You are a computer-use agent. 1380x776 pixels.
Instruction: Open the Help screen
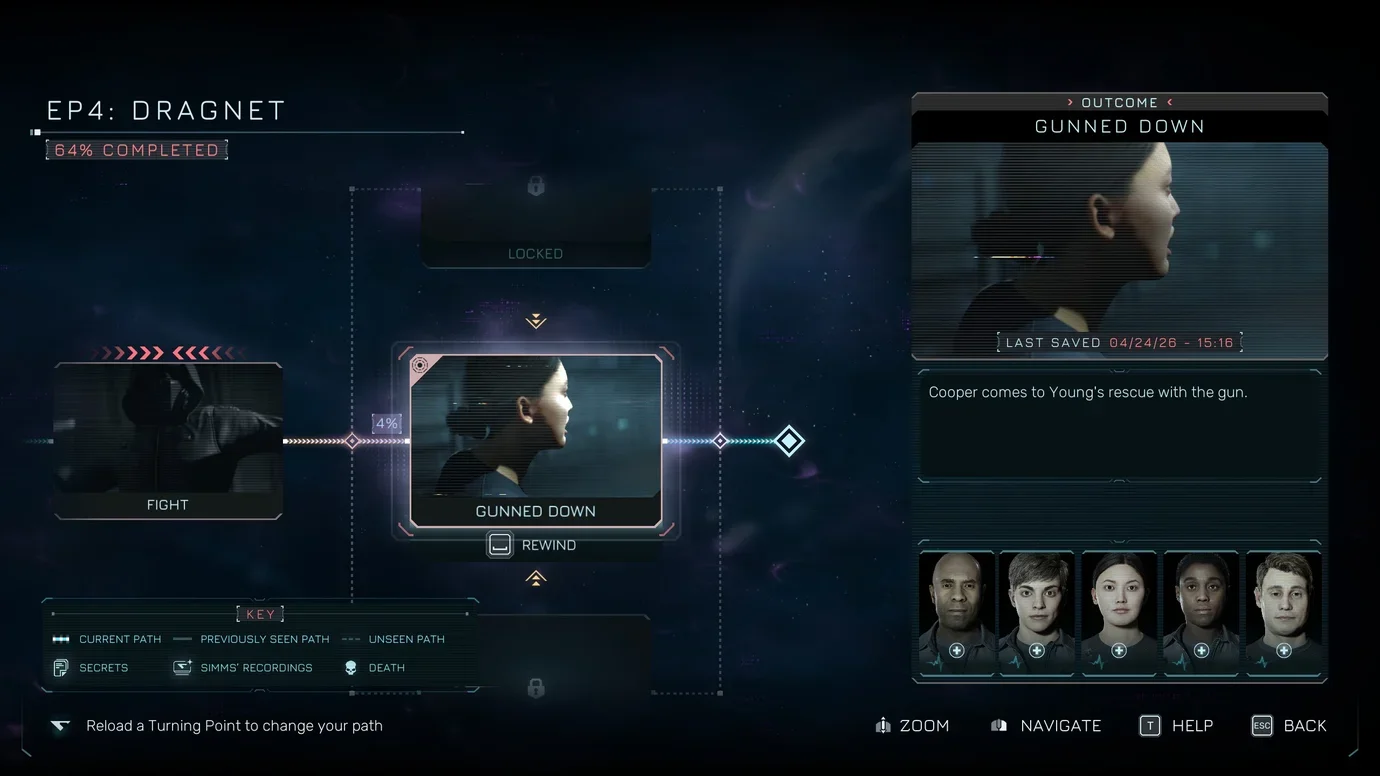(1177, 726)
